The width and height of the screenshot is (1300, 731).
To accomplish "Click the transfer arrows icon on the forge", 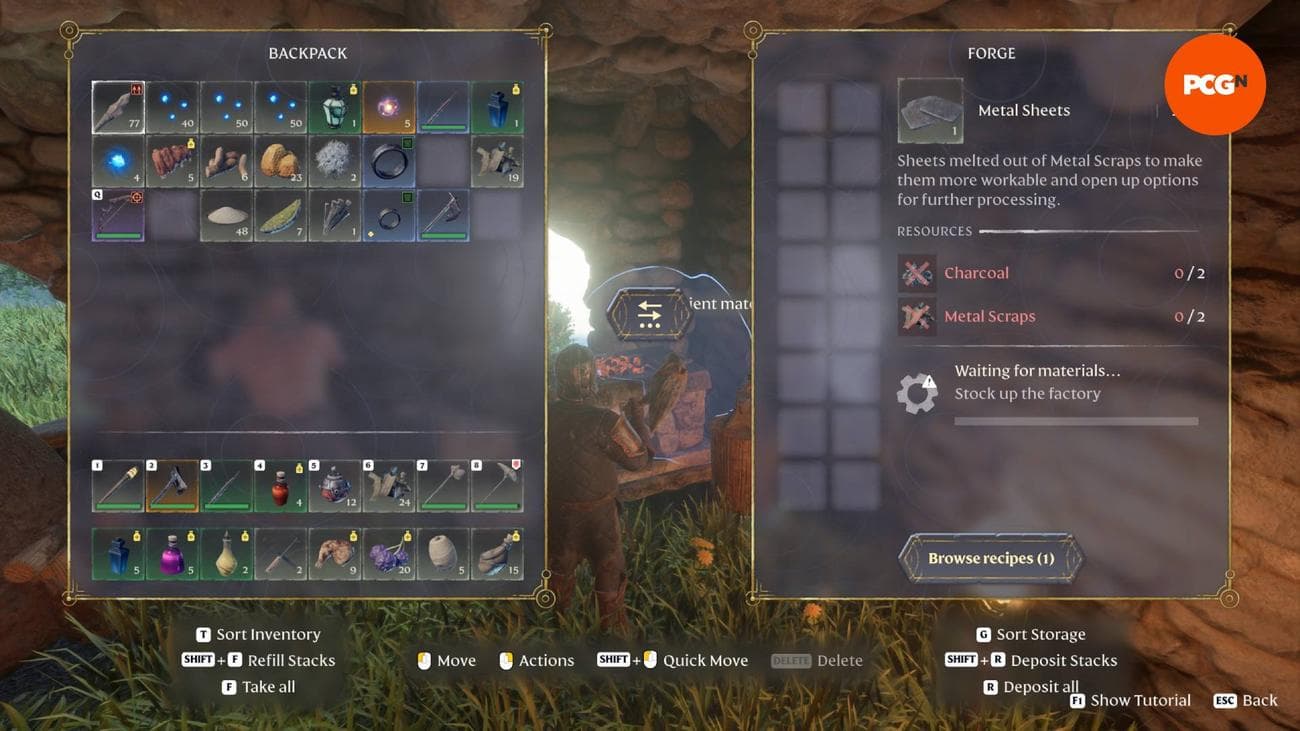I will point(651,313).
